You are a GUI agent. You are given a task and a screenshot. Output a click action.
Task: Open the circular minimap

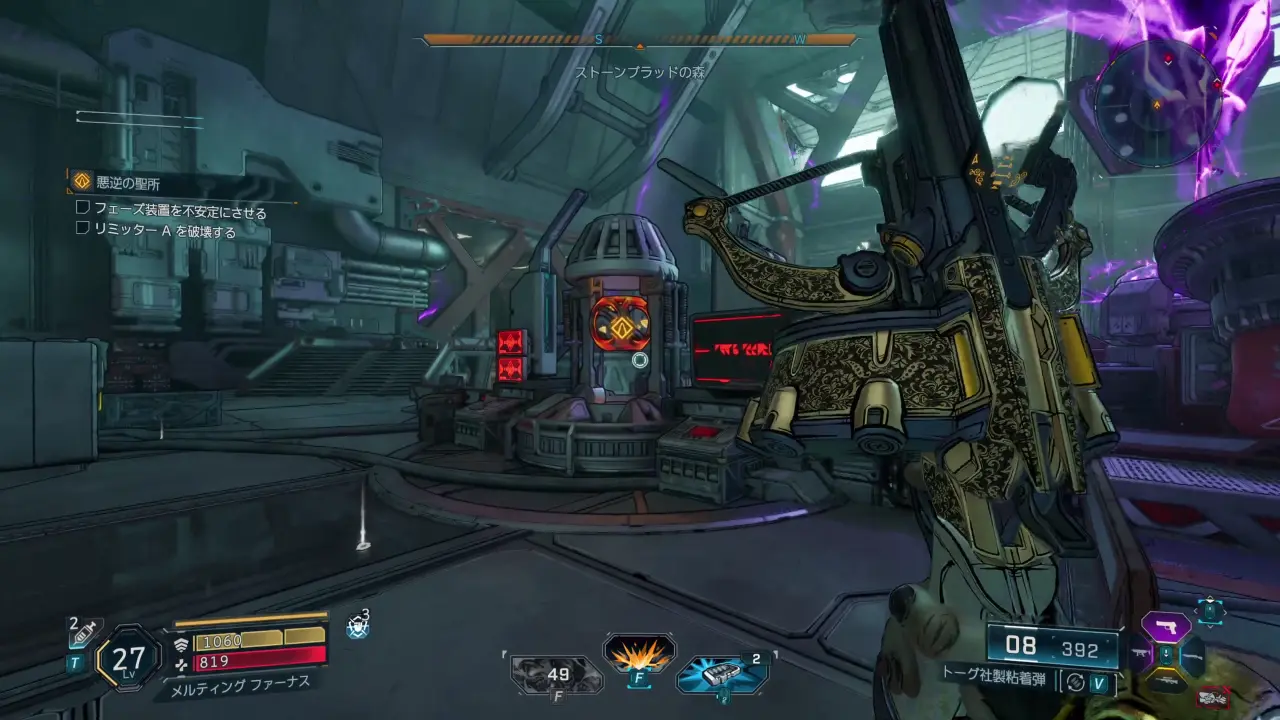tap(1158, 104)
